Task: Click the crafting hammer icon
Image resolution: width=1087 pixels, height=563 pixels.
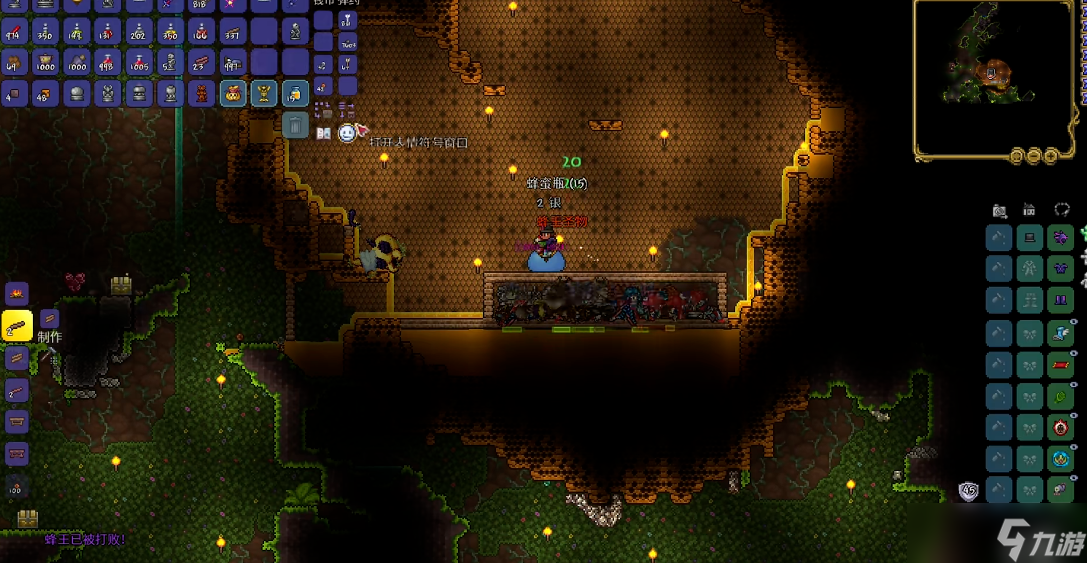Action: point(47,356)
